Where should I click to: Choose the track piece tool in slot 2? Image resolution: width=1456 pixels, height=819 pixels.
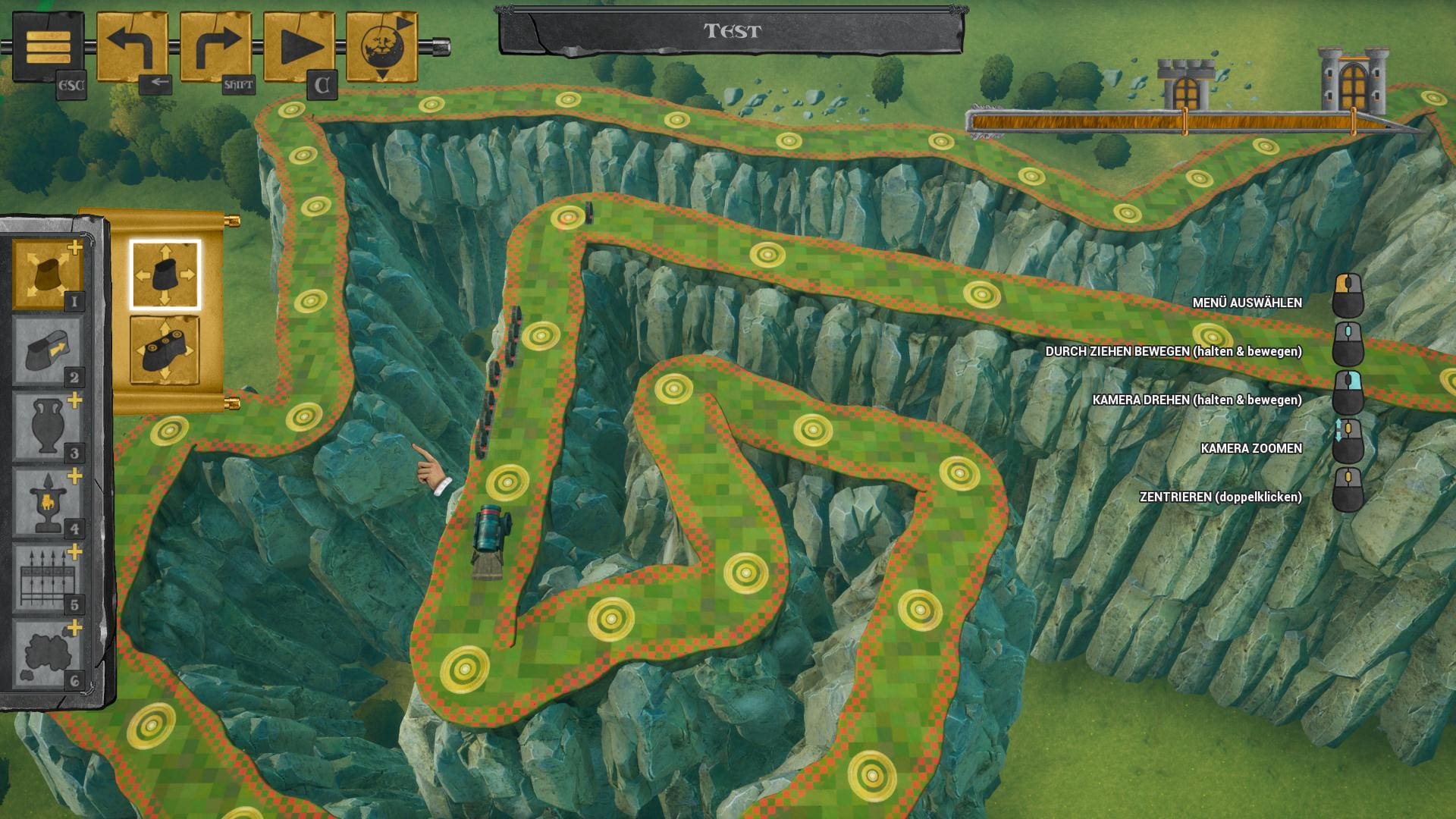pyautogui.click(x=47, y=351)
